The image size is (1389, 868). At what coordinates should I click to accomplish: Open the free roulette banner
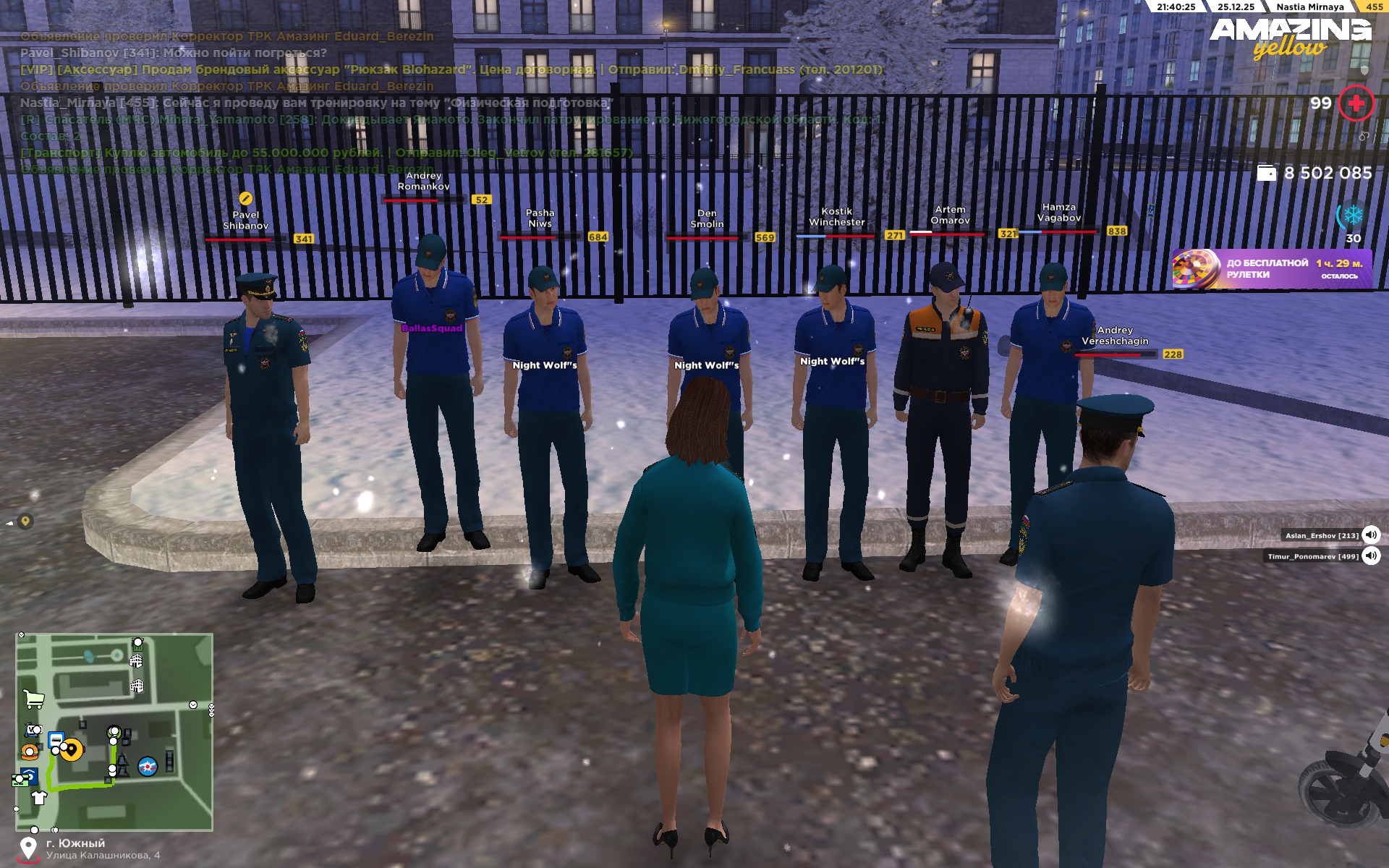coord(1271,269)
